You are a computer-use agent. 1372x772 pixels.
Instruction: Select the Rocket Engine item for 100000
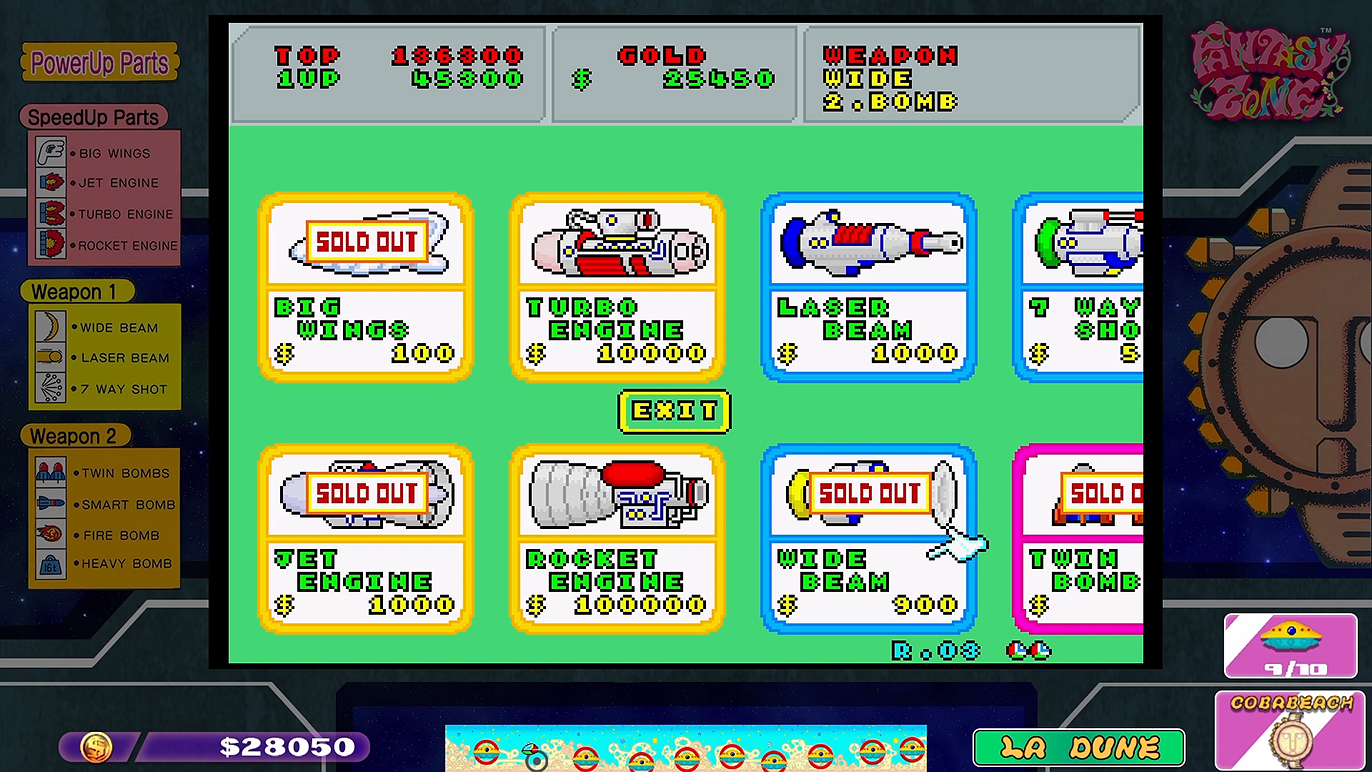click(617, 540)
